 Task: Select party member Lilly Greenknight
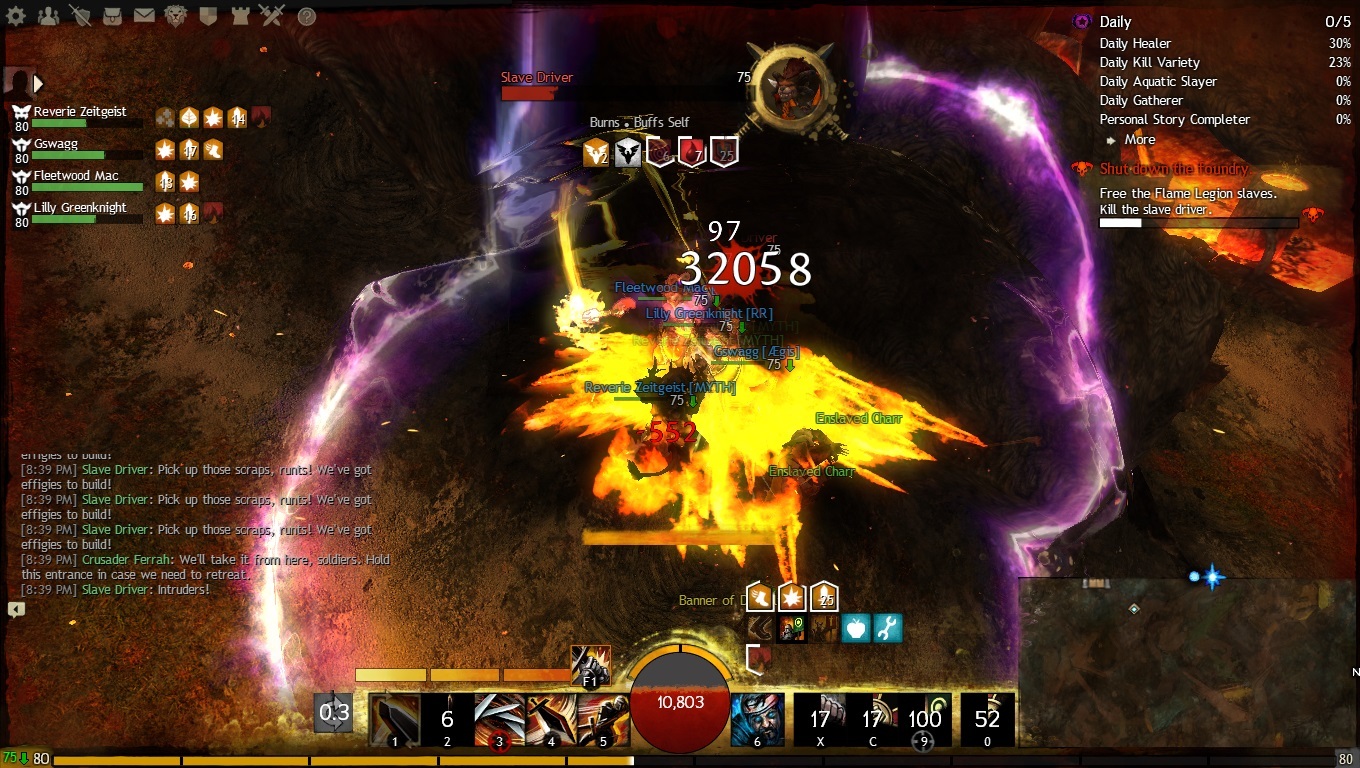click(80, 209)
